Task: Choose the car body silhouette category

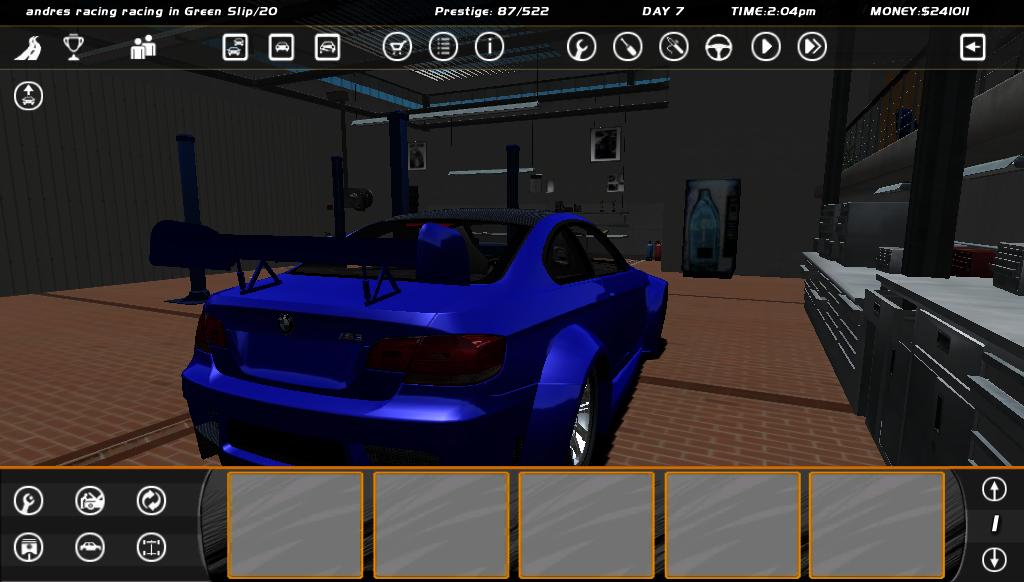Action: click(90, 547)
